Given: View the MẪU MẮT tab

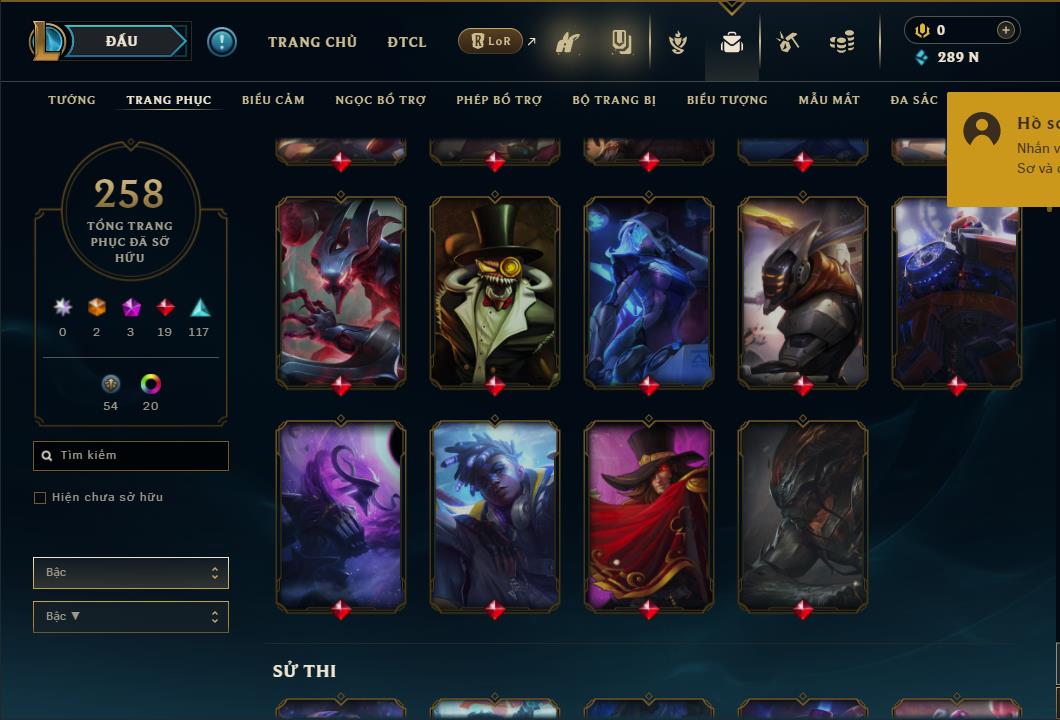Looking at the screenshot, I should tap(829, 100).
